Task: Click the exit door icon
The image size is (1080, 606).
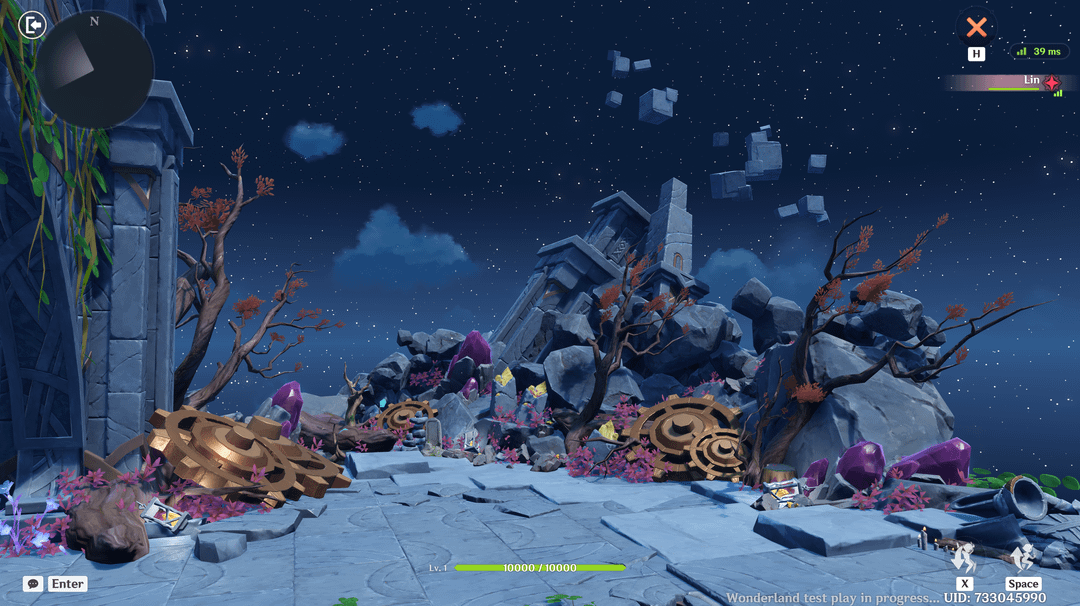Action: 32,24
